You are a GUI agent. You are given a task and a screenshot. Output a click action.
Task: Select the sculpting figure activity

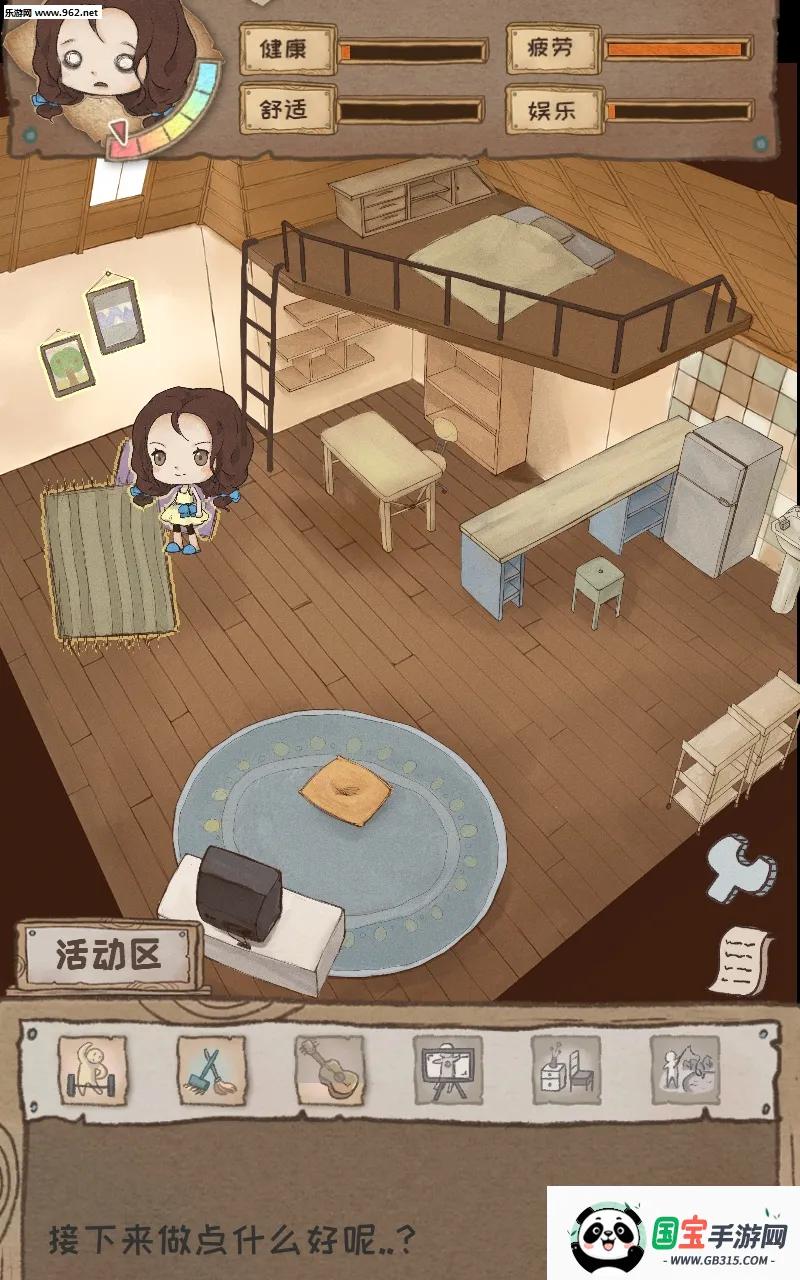[685, 1070]
